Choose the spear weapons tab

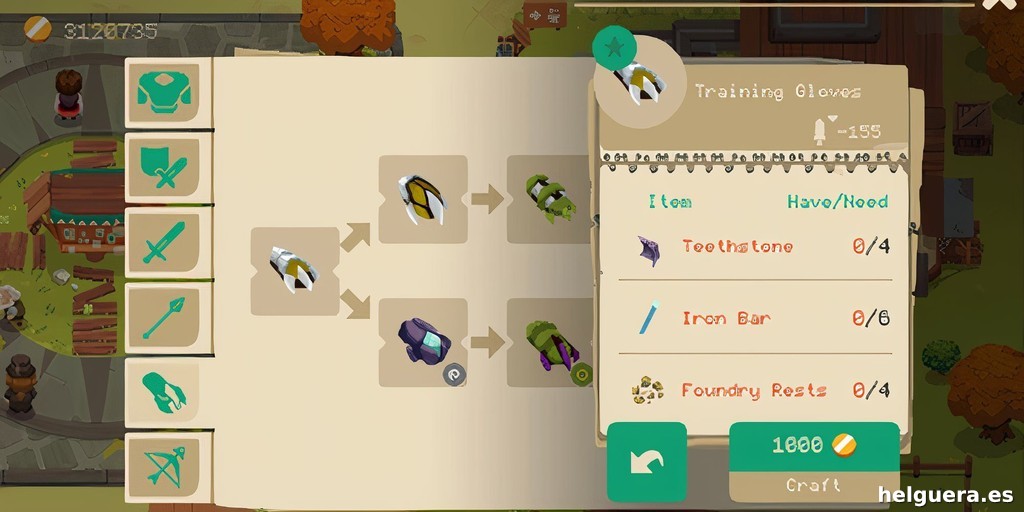[162, 317]
